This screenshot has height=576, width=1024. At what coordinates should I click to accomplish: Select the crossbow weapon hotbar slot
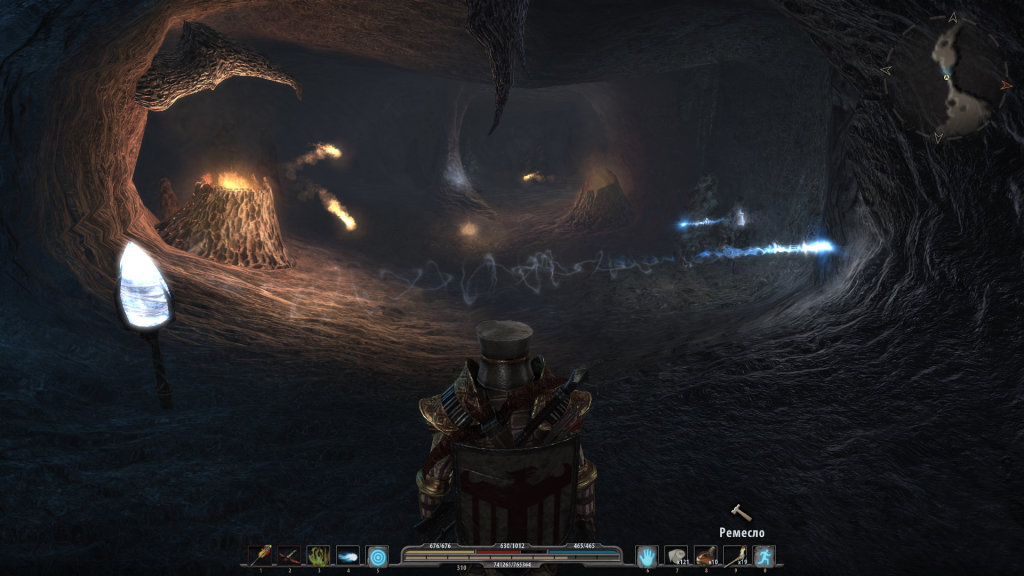[289, 555]
